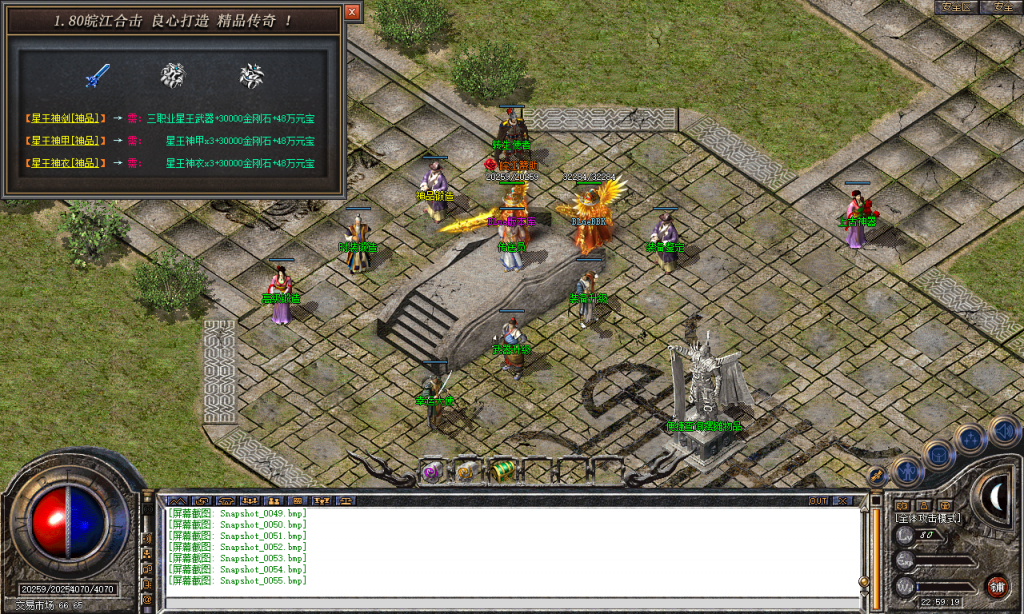
Task: Toggle the 全体攻击模式 attack mode label
Action: (x=928, y=518)
